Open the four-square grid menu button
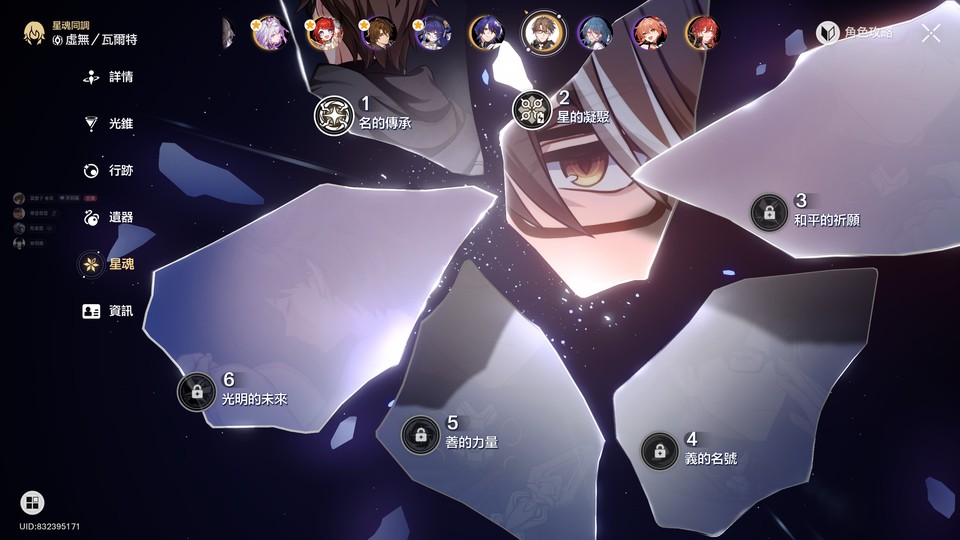960x540 pixels. click(x=32, y=503)
